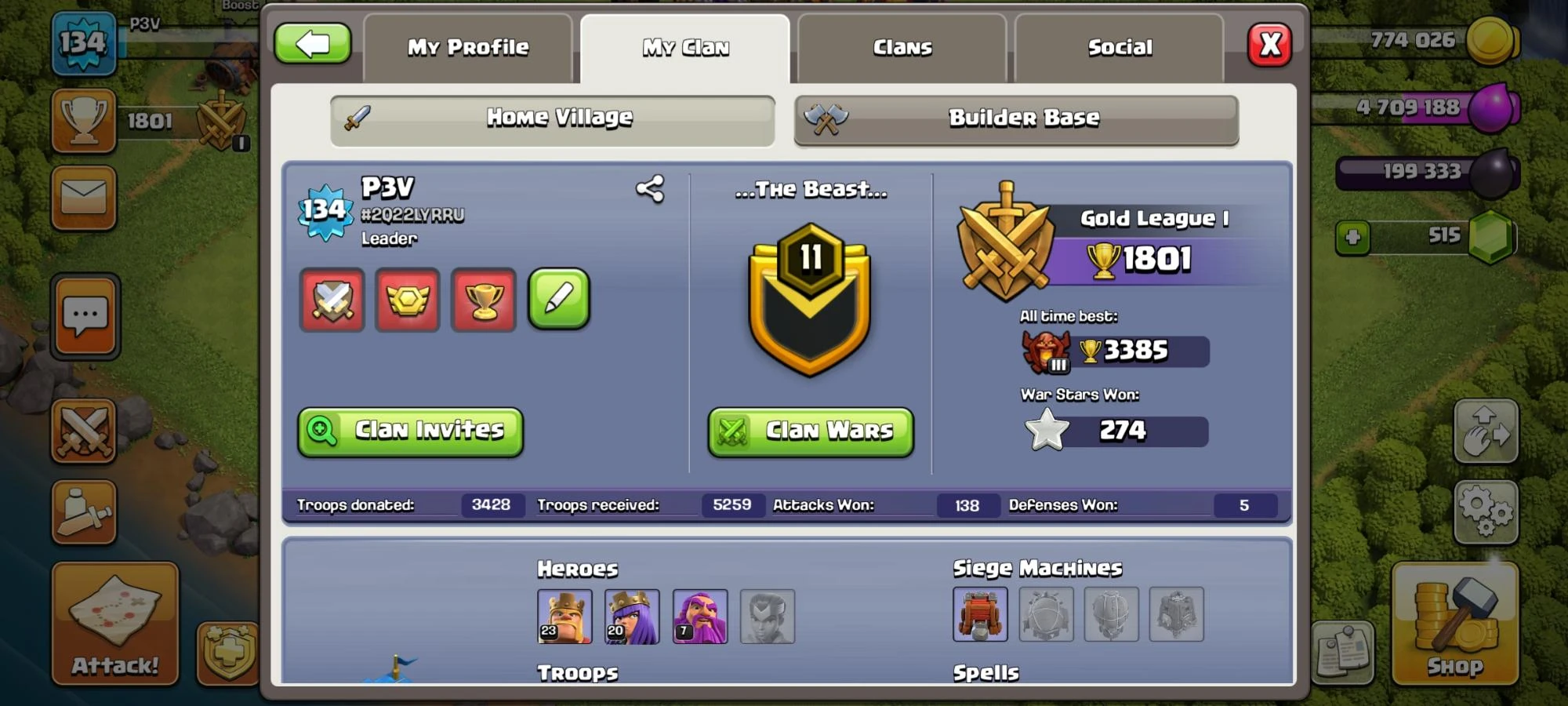This screenshot has width=1568, height=706.
Task: Open trophy history via red trophy icon
Action: (x=484, y=301)
